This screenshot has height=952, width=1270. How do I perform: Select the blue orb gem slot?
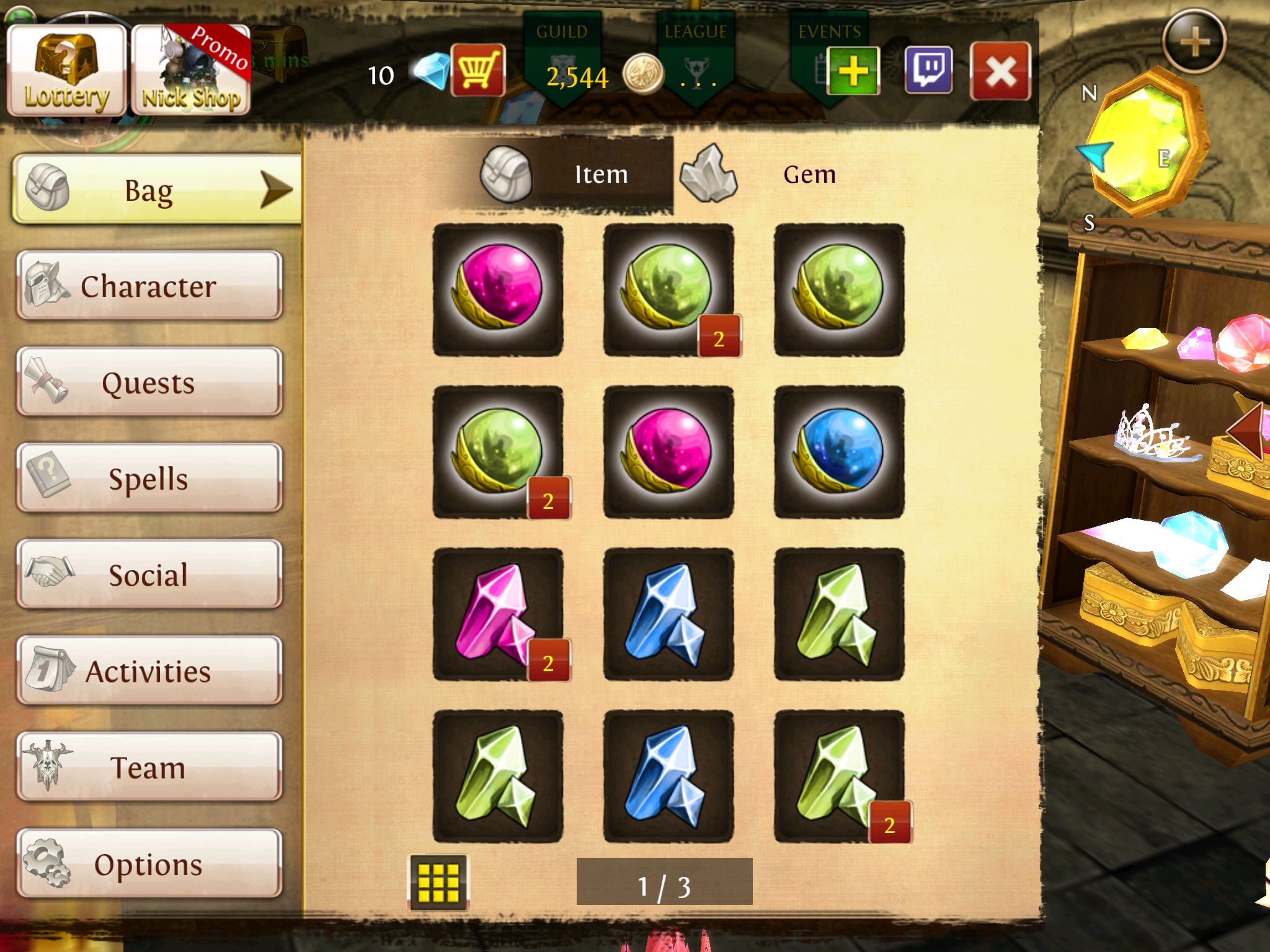pos(839,452)
